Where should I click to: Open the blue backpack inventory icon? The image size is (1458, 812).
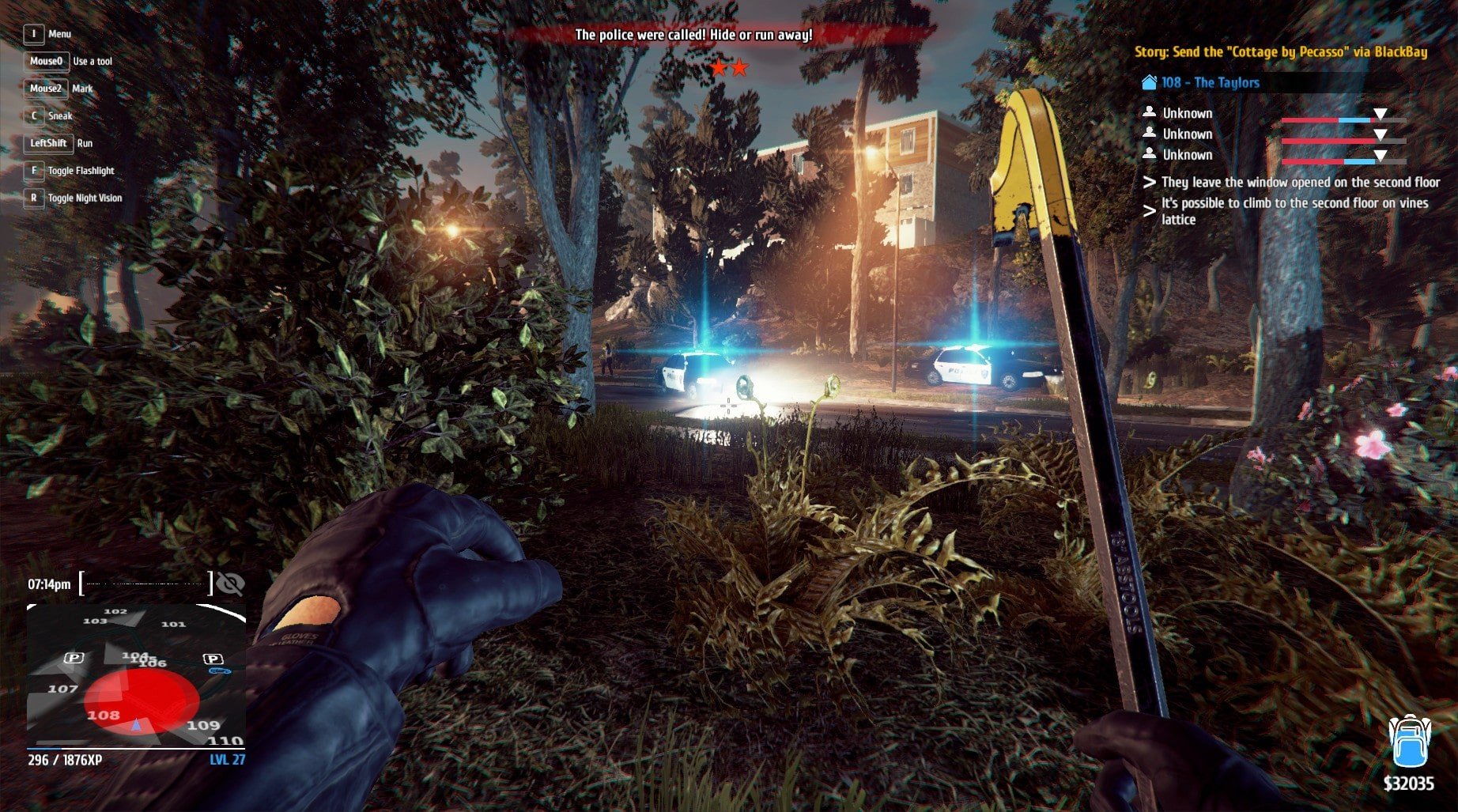pos(1407,742)
